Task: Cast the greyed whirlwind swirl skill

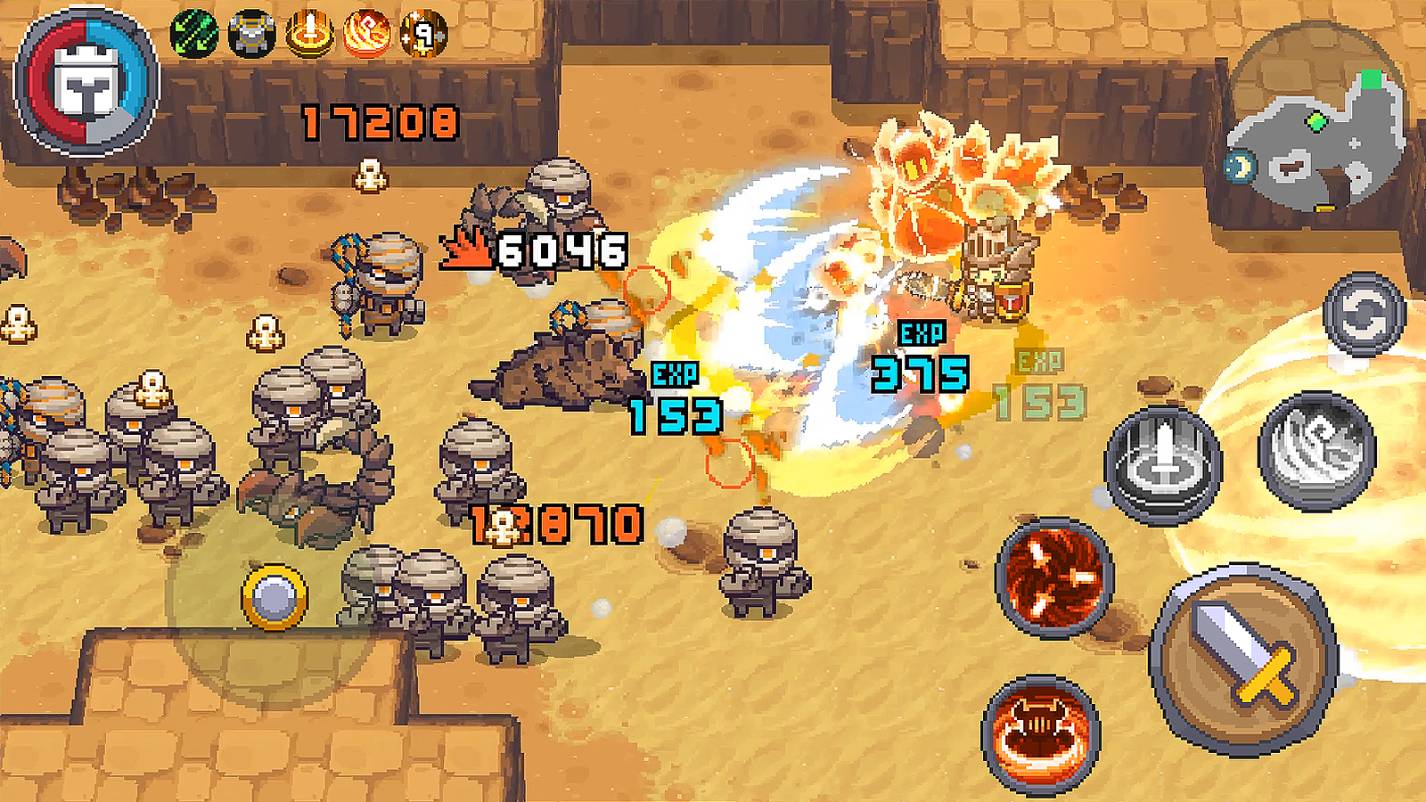Action: tap(1316, 450)
